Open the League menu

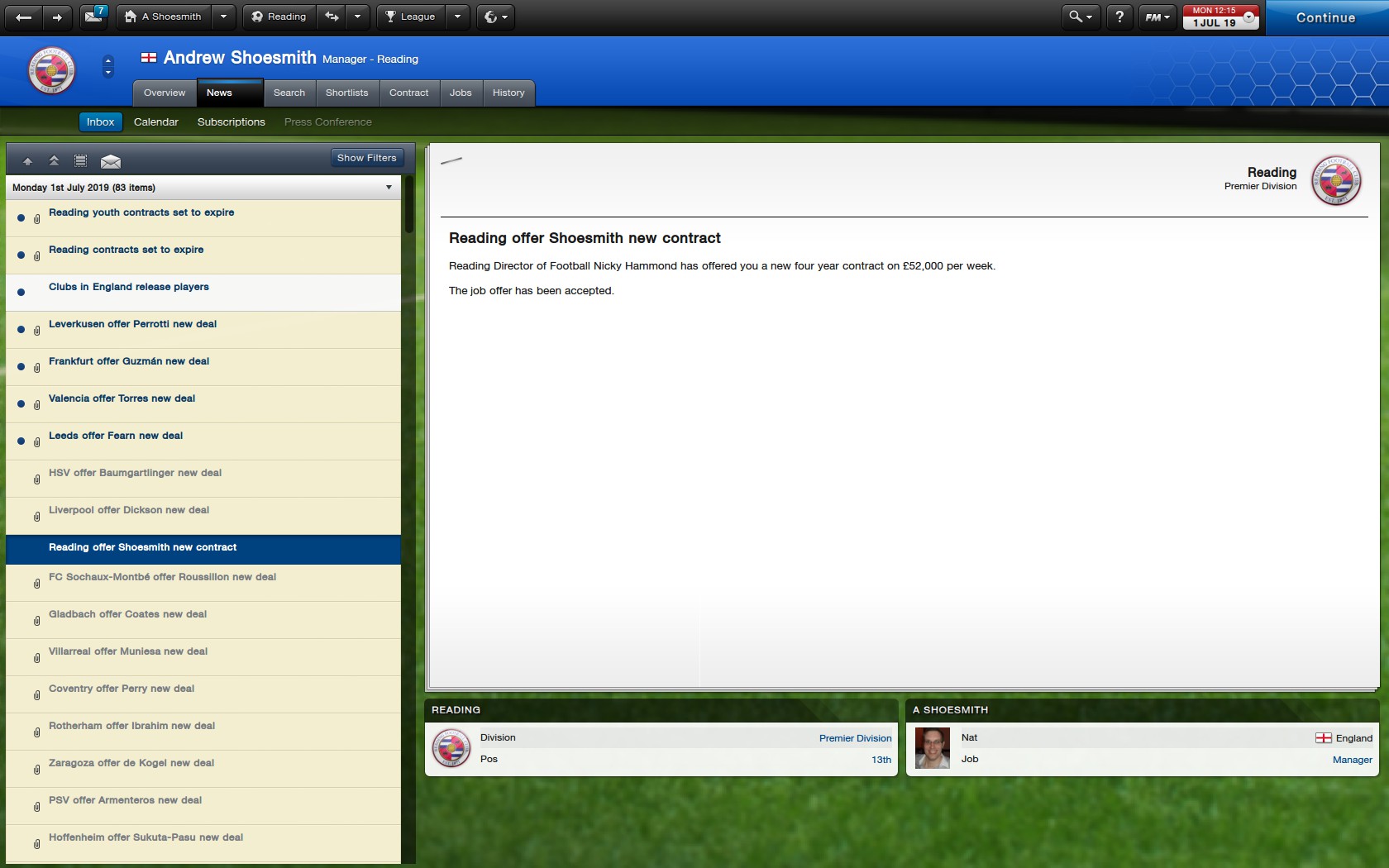[411, 17]
